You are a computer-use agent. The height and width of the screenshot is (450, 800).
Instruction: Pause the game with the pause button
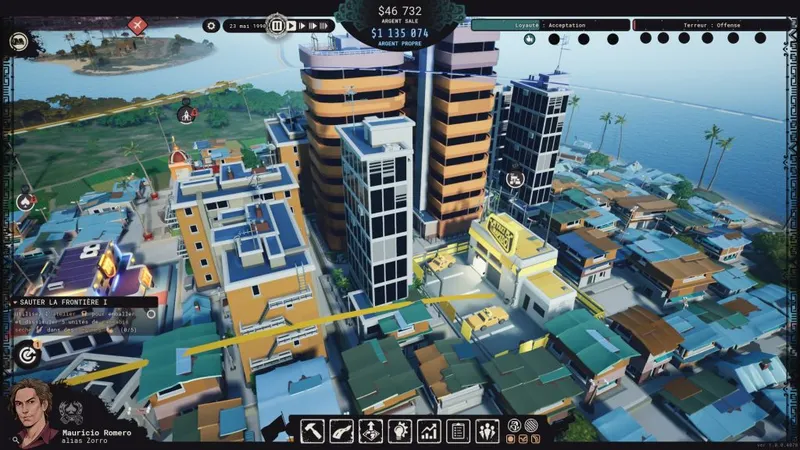277,26
